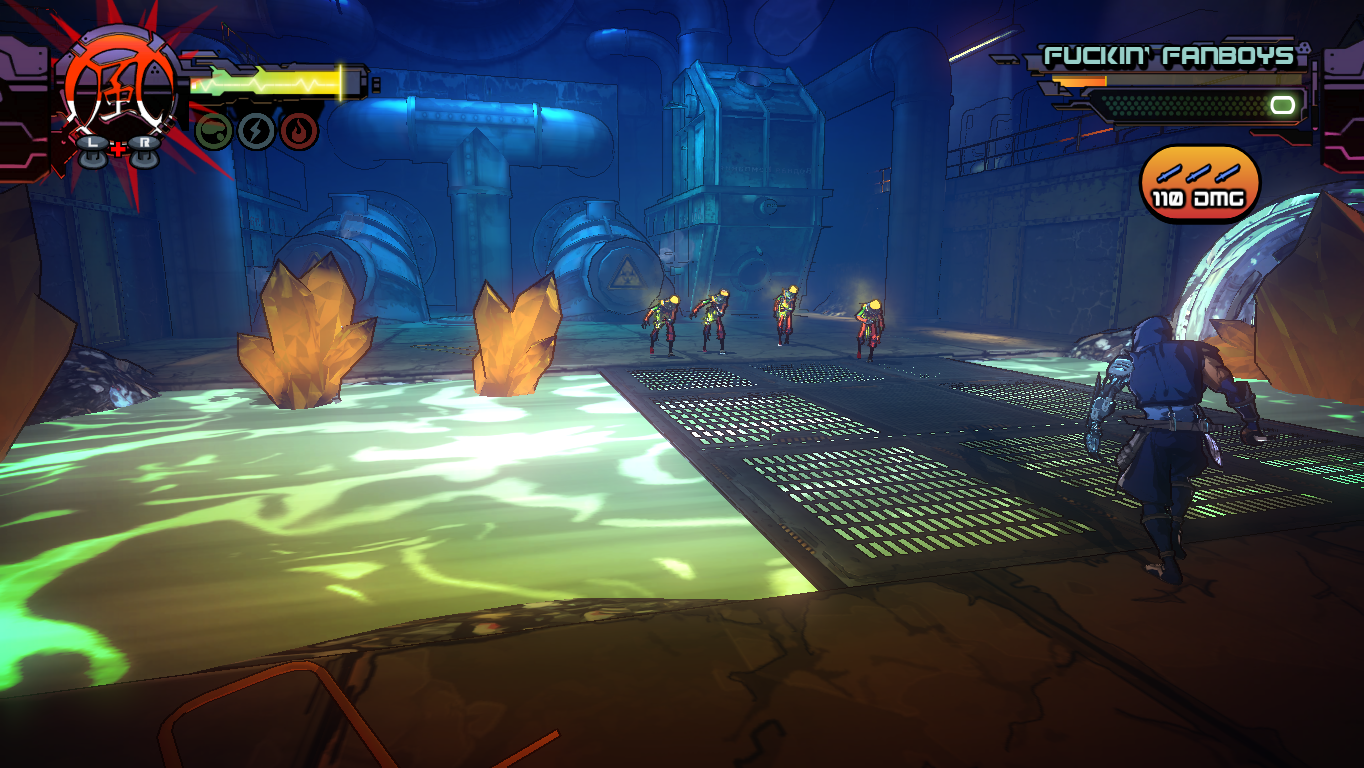Select the Fuckin' Fanboys objective title
Viewport: 1364px width, 768px height.
pos(1169,56)
